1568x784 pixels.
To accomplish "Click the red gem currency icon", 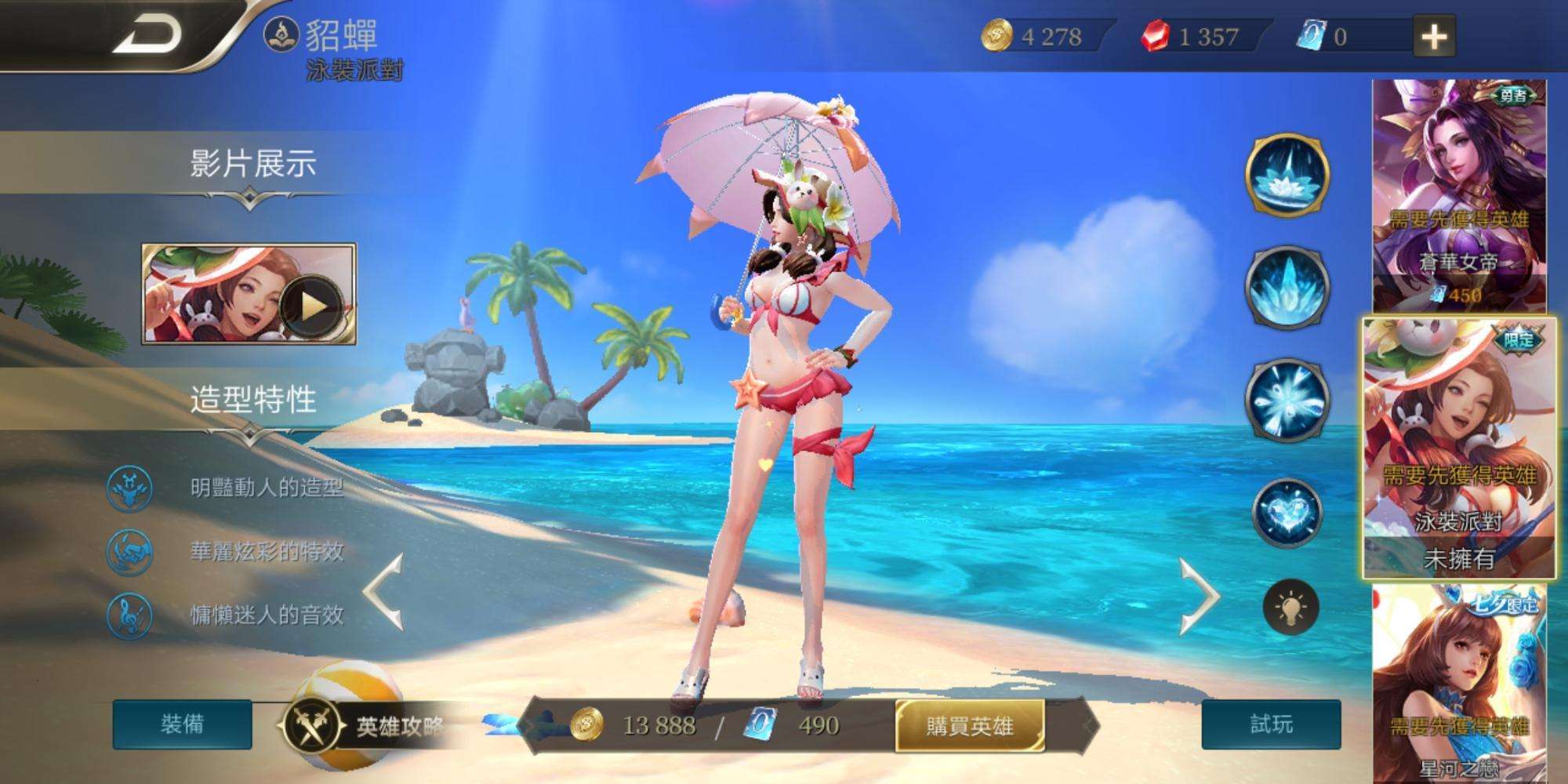I will [x=1154, y=34].
